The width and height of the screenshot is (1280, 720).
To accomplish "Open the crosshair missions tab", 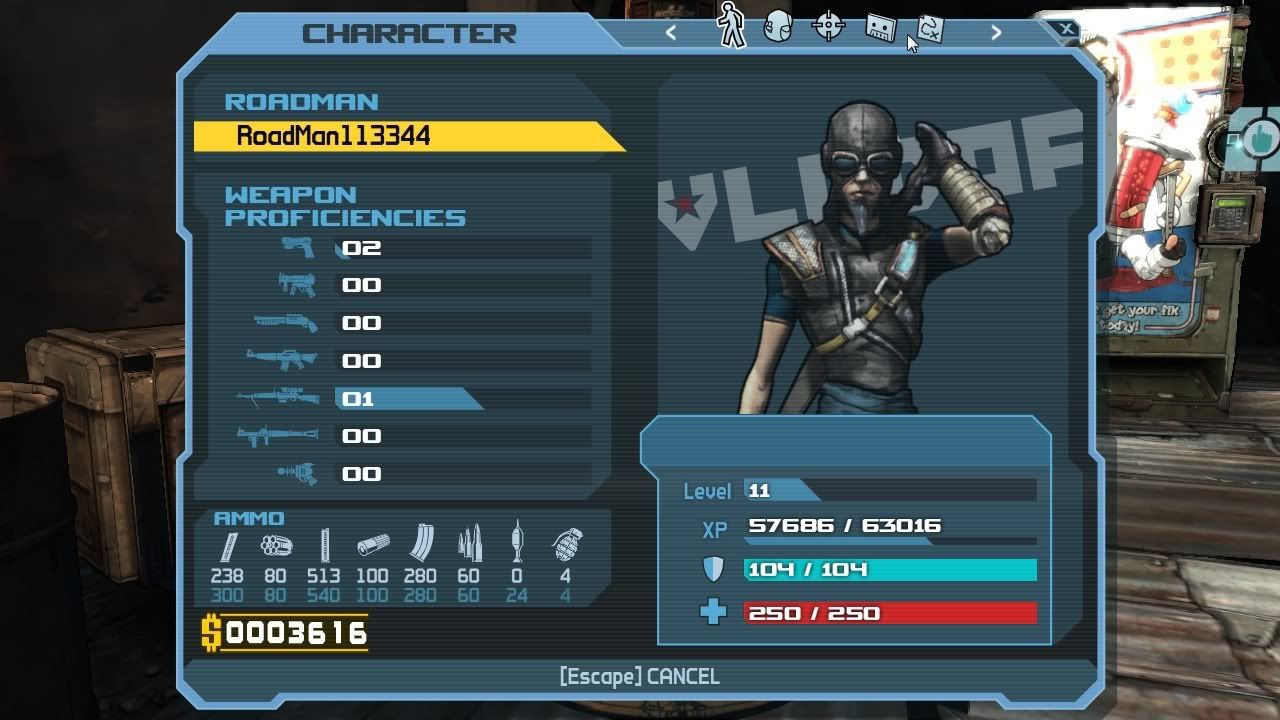I will pyautogui.click(x=828, y=27).
